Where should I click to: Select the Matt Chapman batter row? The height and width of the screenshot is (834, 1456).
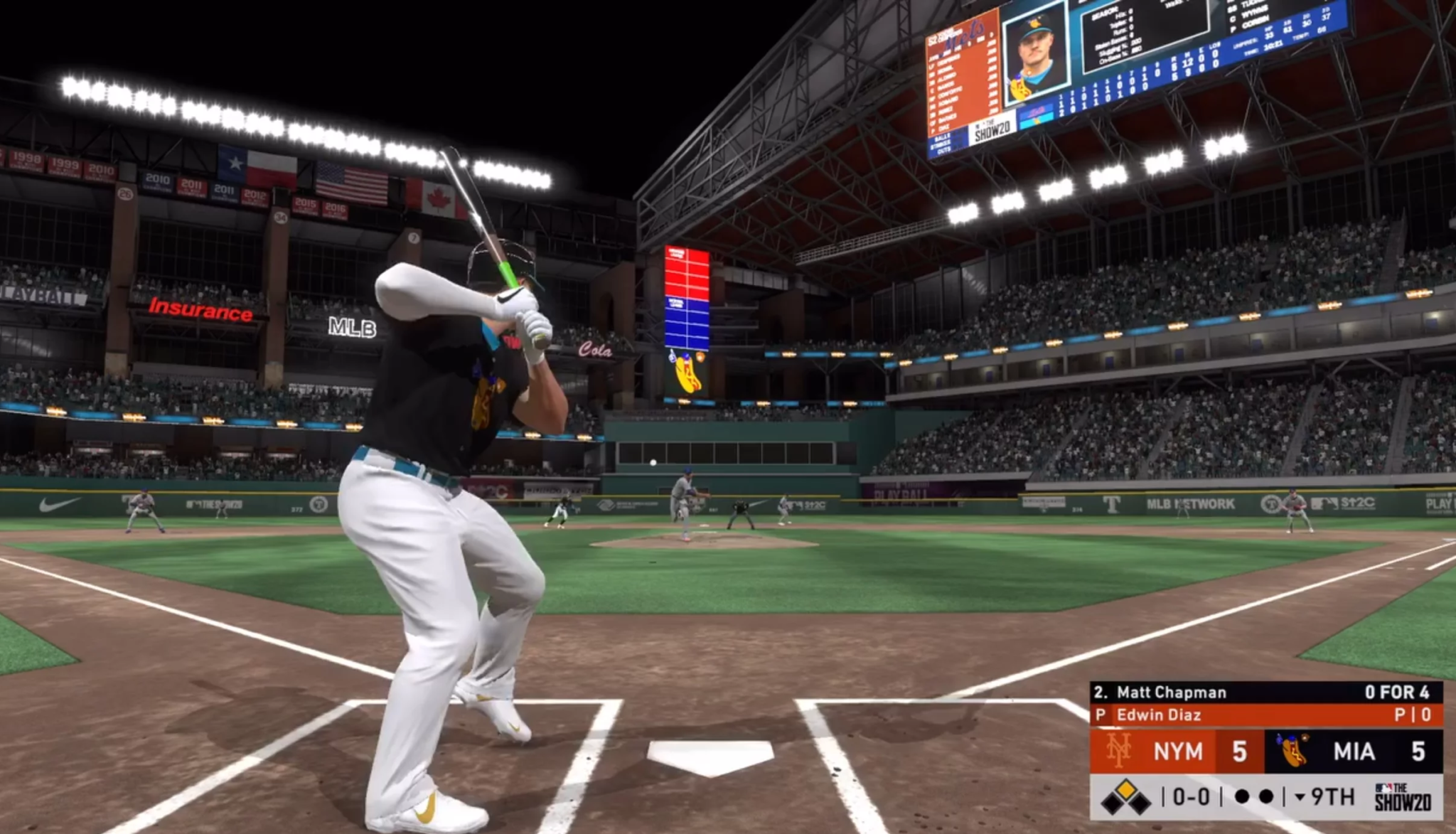click(x=1266, y=692)
